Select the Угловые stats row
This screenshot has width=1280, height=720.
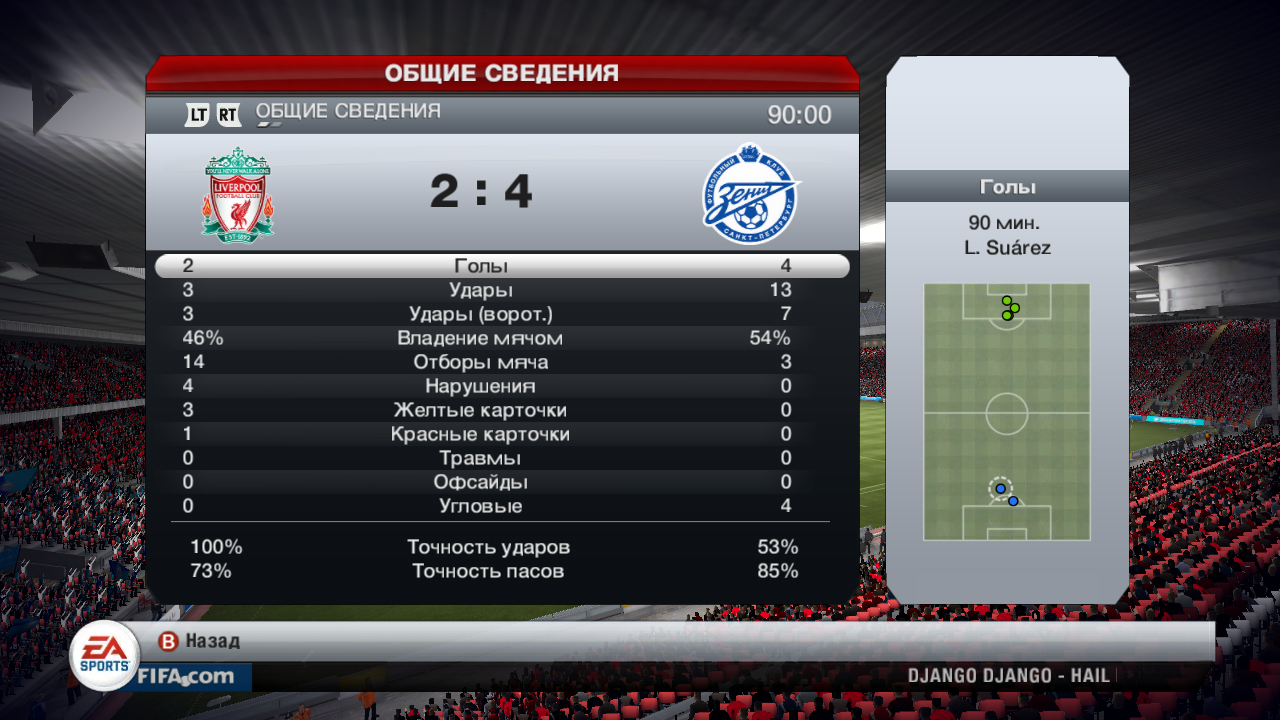click(x=481, y=506)
